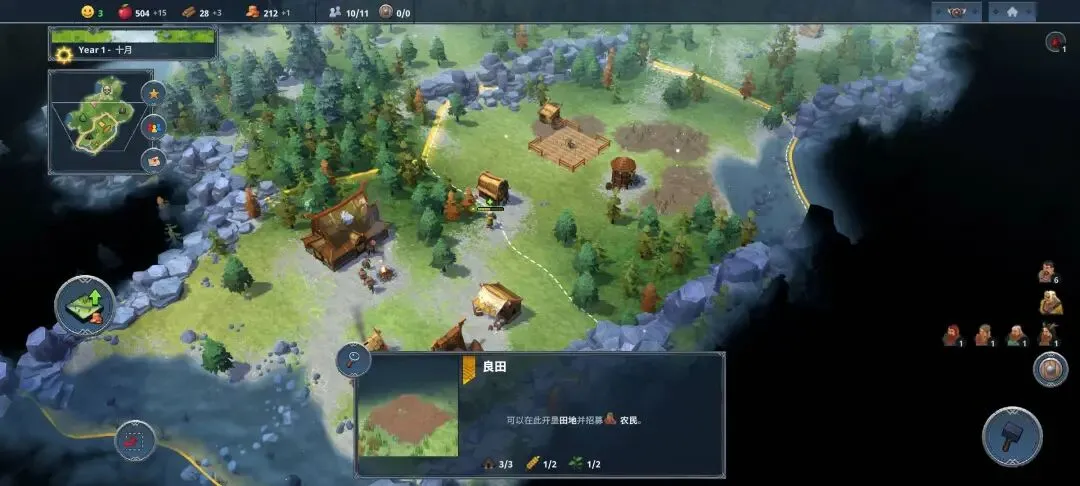This screenshot has width=1080, height=486.
Task: Open the Year 1 calendar banner
Action: (134, 44)
